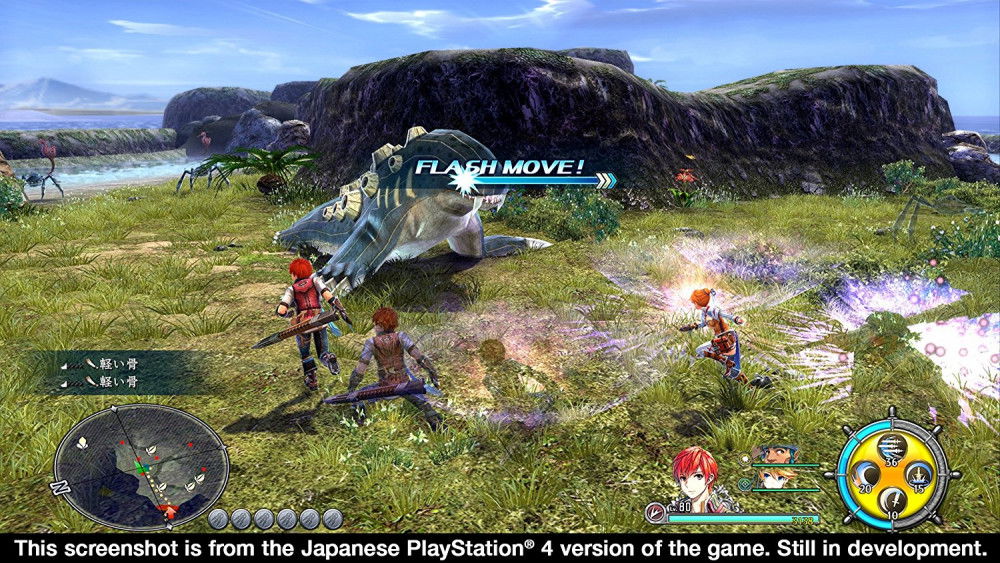Click the attack-type icon beside level 80
This screenshot has width=1000, height=563.
(656, 512)
